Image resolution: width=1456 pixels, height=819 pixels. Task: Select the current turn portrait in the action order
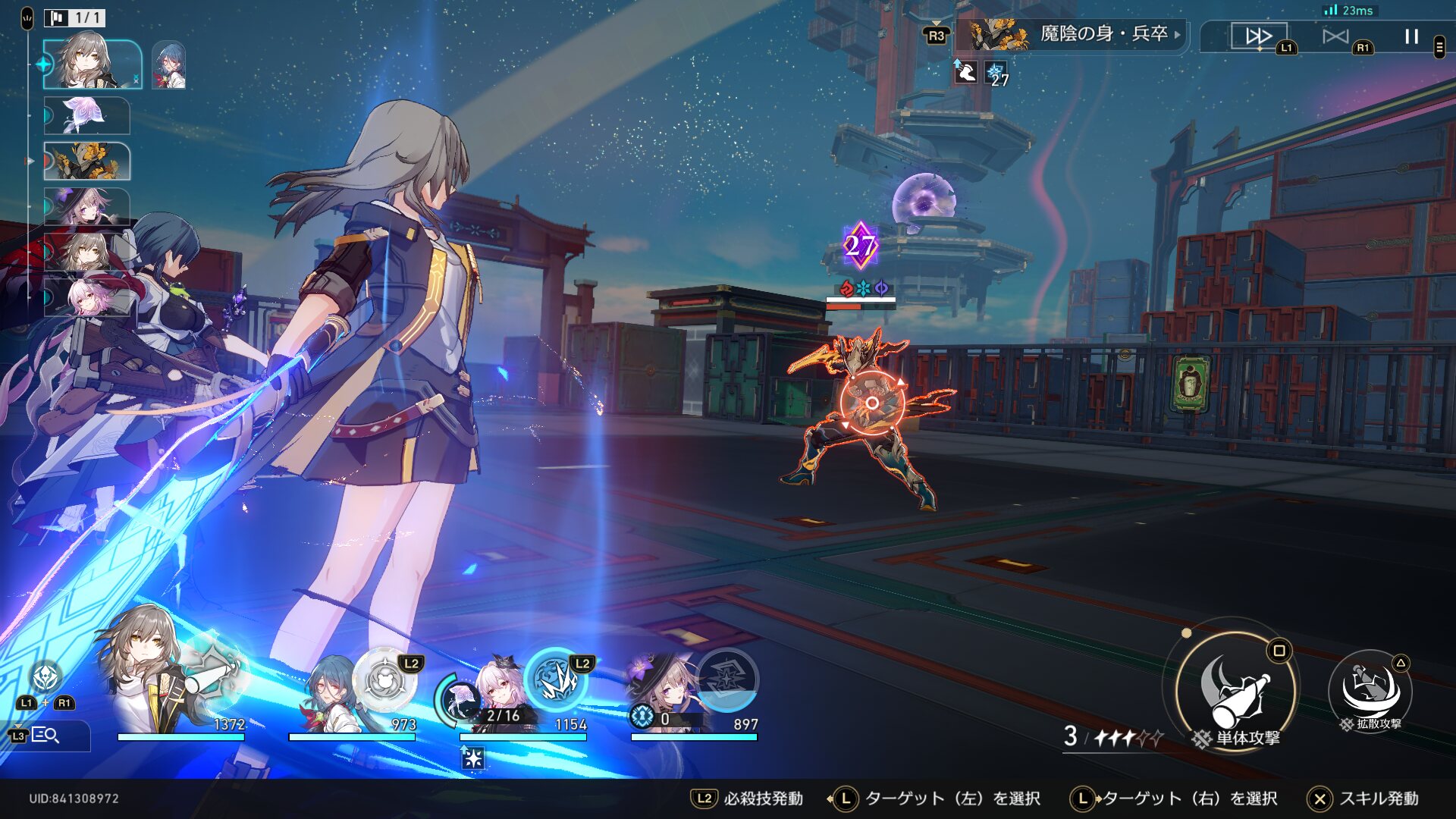pyautogui.click(x=92, y=64)
